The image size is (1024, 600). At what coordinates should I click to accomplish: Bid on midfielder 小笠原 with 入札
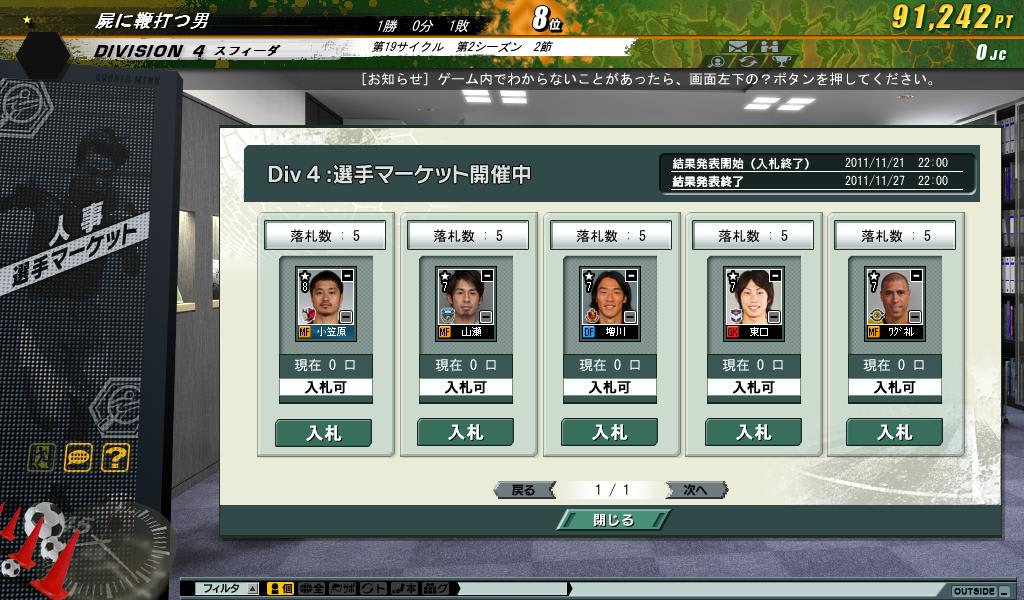(x=323, y=432)
